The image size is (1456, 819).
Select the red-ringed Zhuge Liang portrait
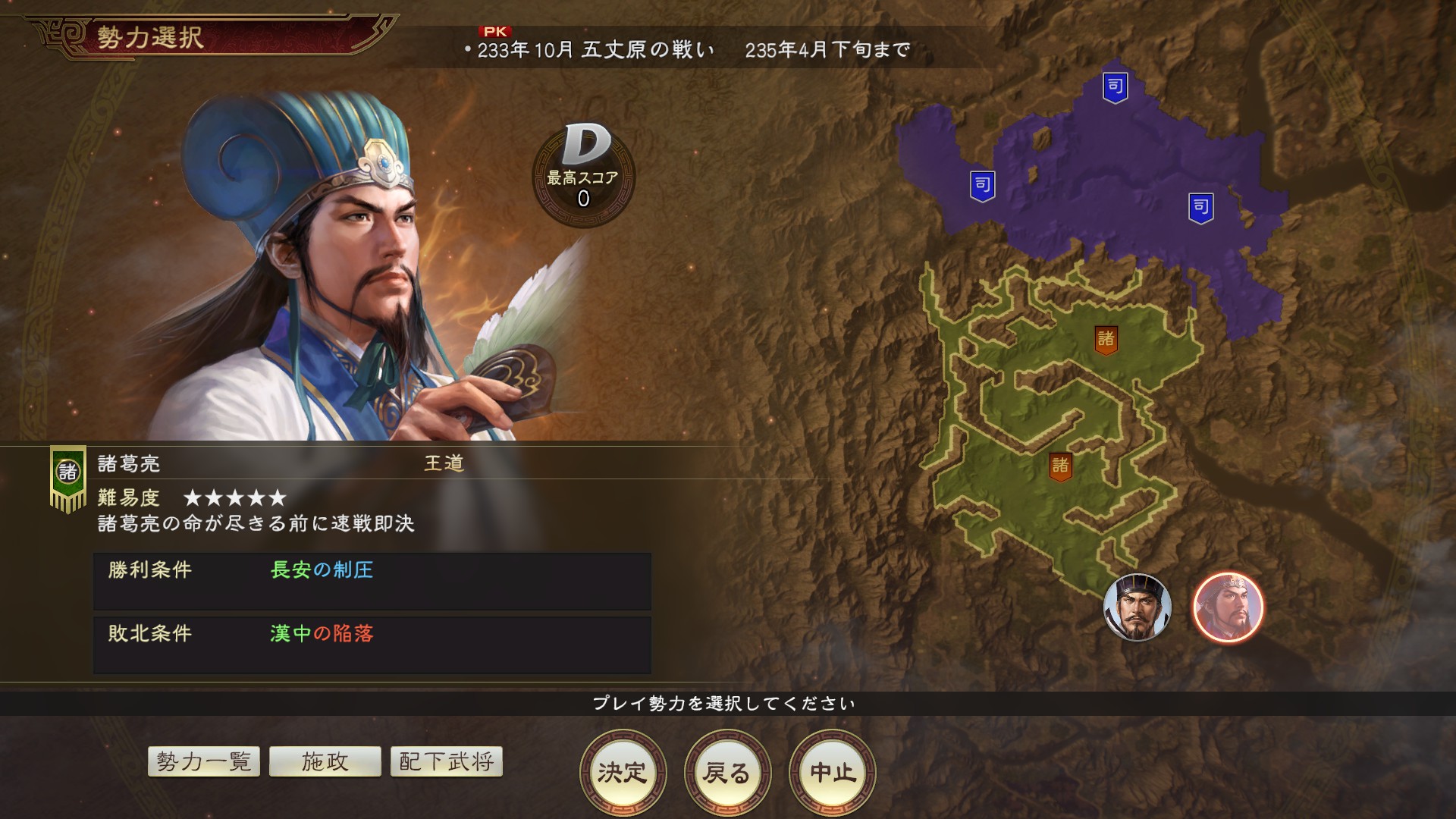tap(1228, 607)
